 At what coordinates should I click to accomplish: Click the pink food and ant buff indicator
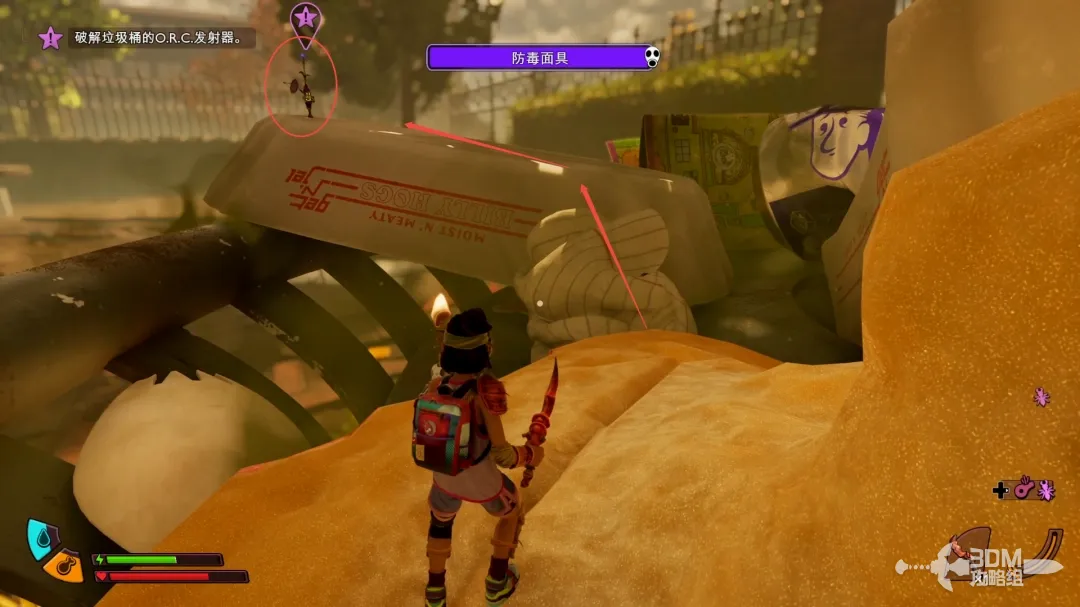[x=1028, y=489]
